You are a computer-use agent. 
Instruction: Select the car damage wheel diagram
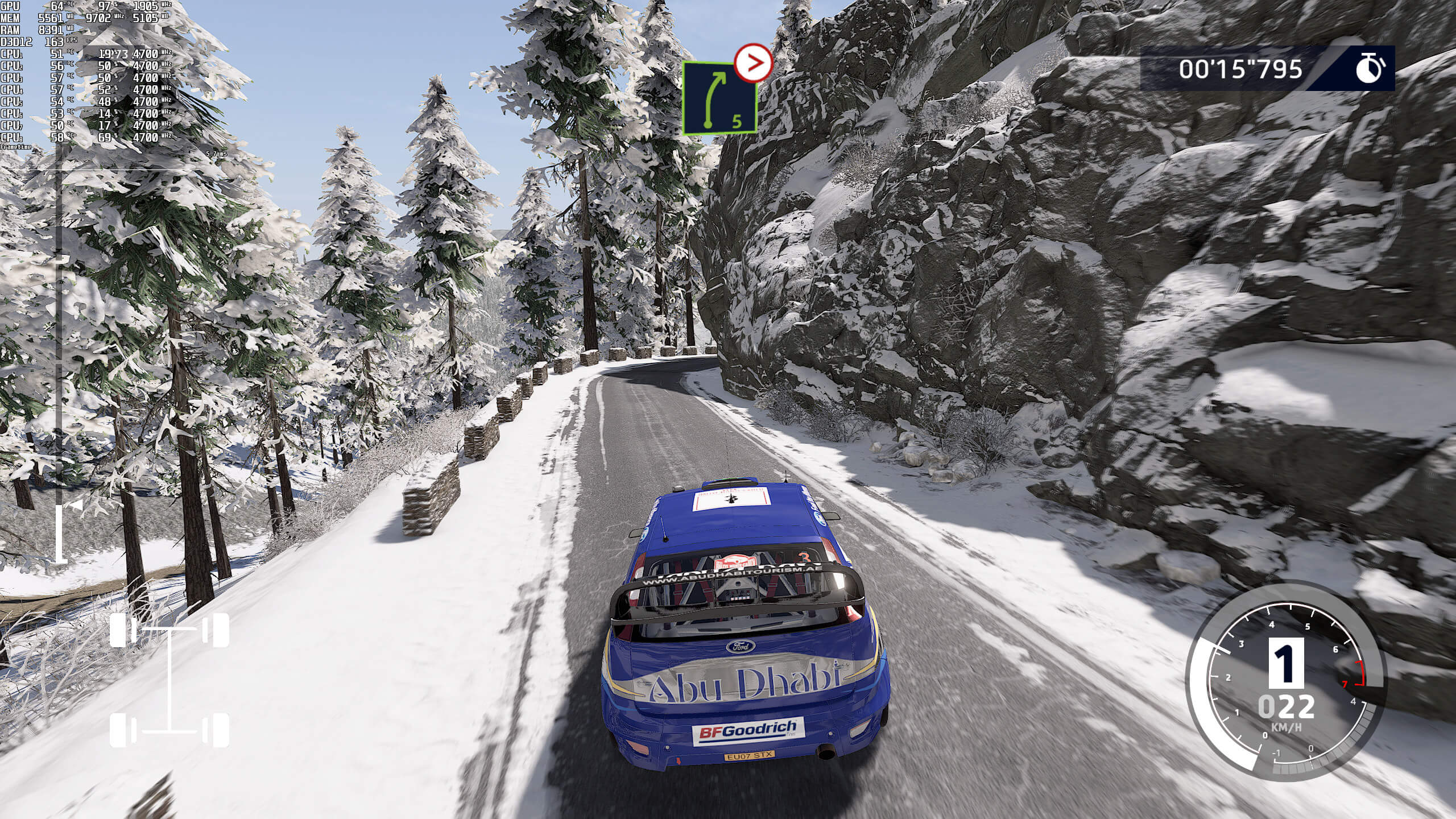coord(169,680)
